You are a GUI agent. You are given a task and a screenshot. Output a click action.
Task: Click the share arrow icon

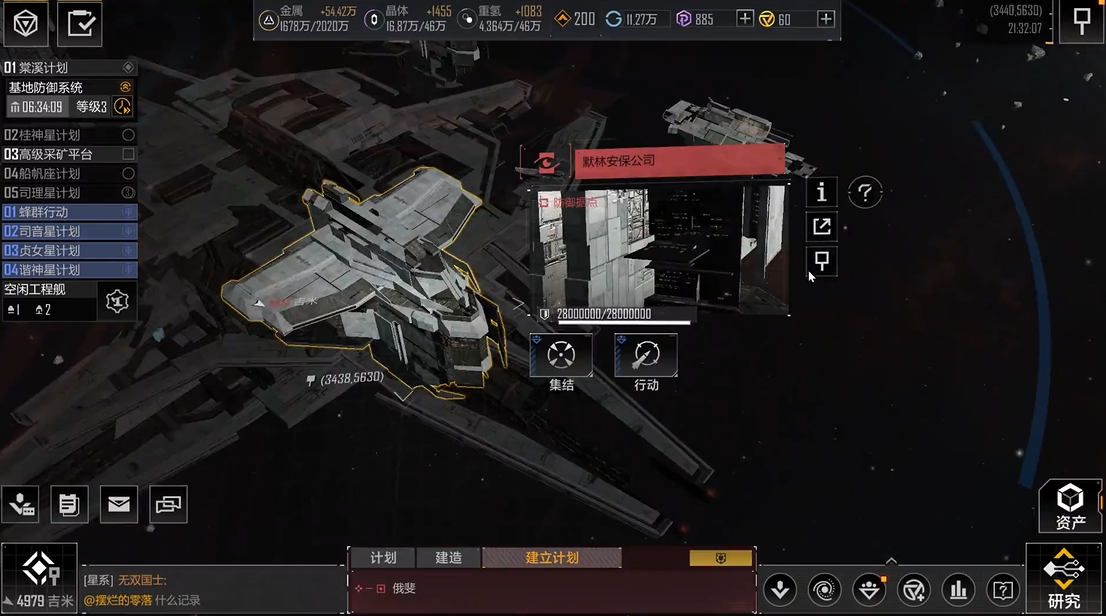(x=821, y=227)
